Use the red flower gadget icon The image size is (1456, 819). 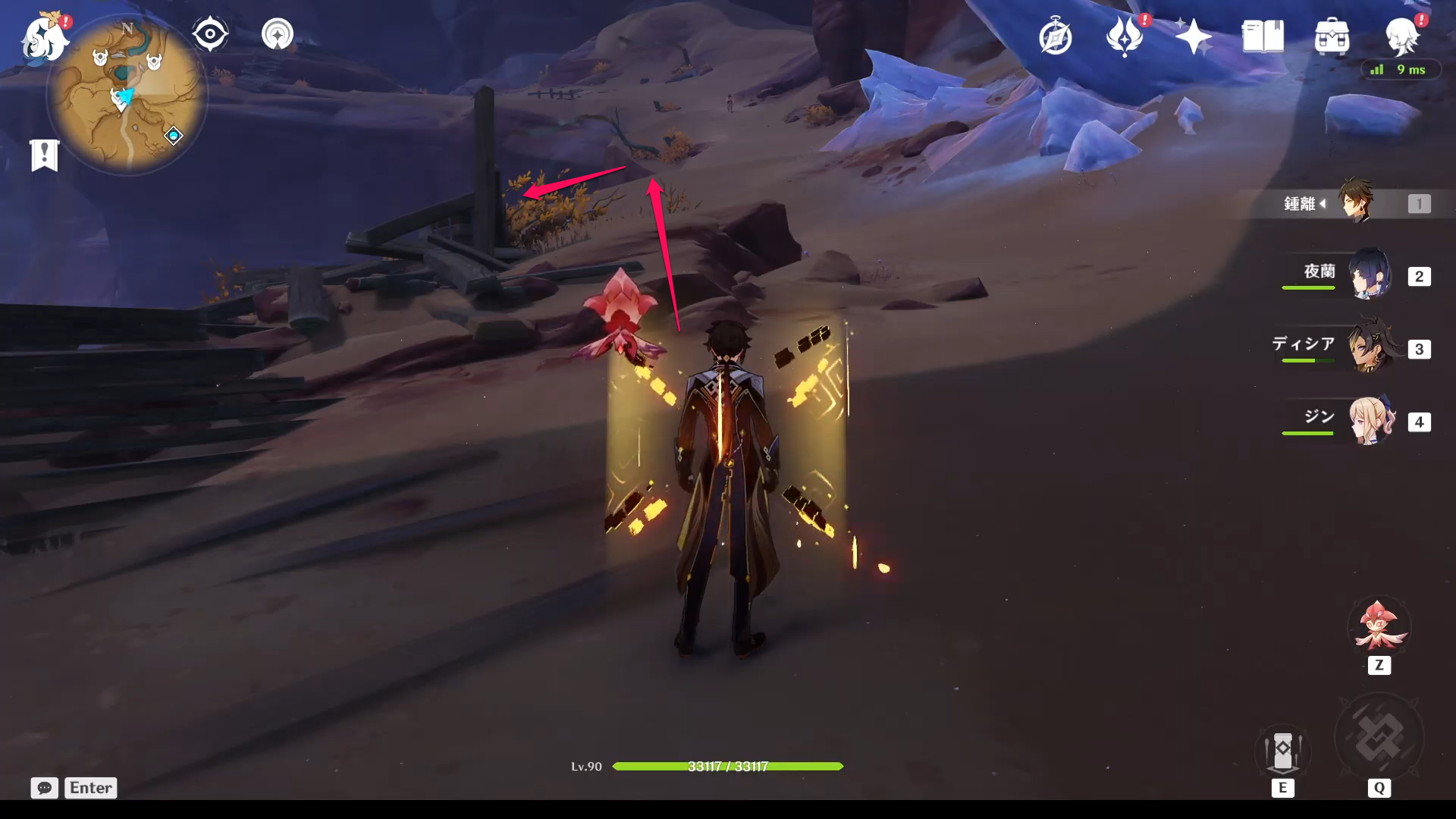1378,627
